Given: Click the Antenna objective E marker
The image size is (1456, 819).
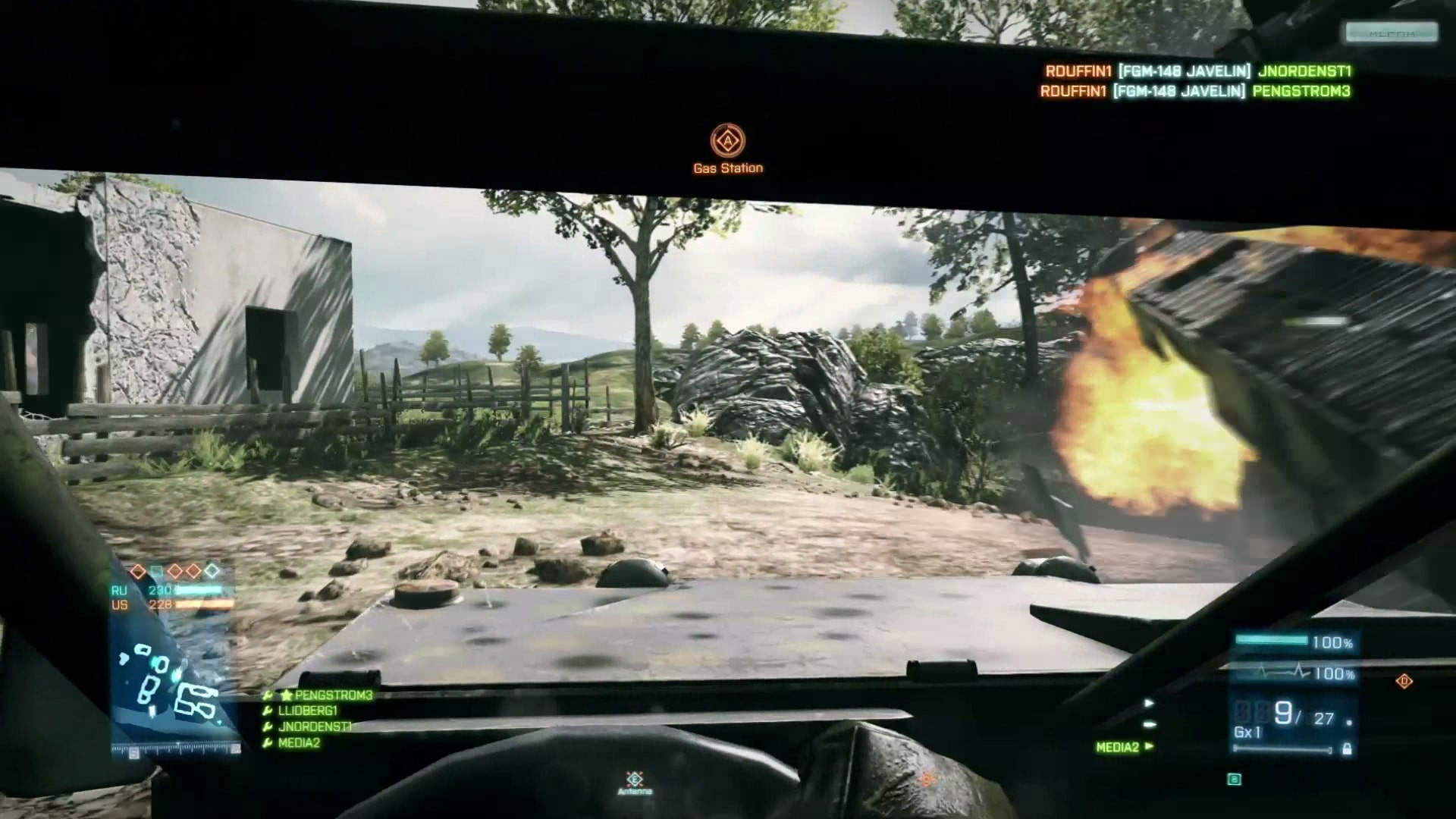Looking at the screenshot, I should [x=635, y=779].
